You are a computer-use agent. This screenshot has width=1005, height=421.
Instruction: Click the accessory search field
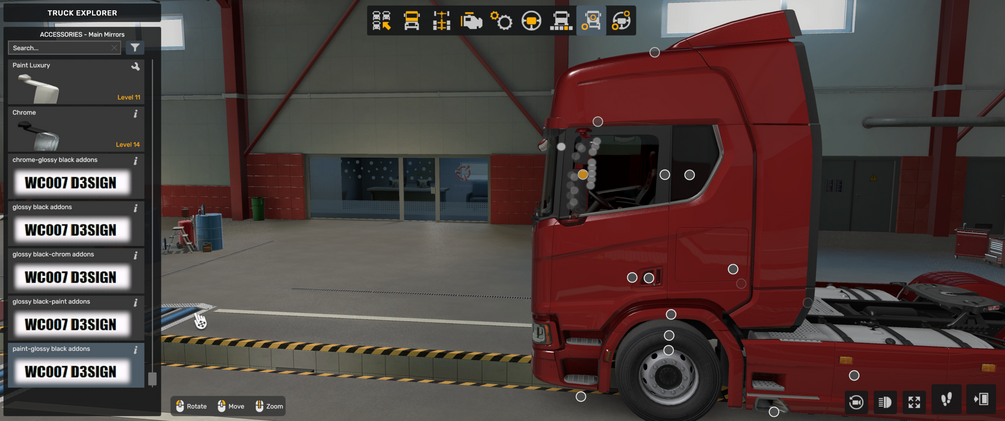click(62, 48)
